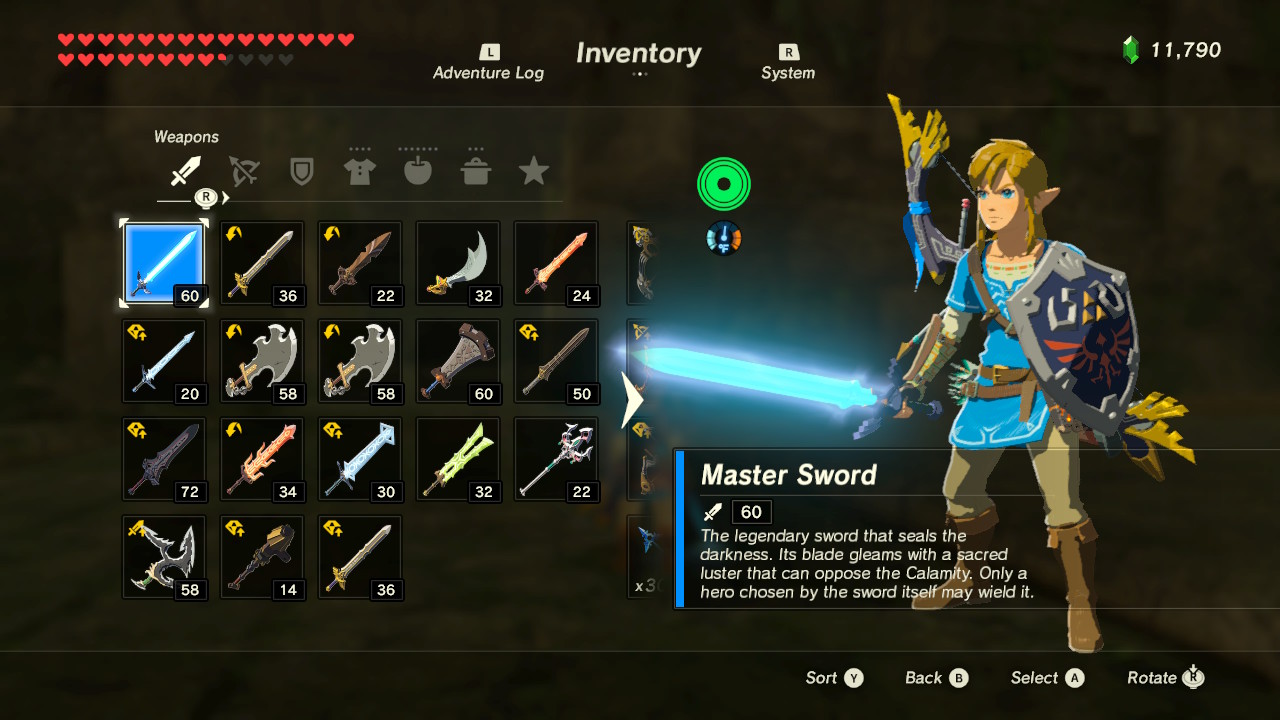Select the glowing green double-bladed weapon
The image size is (1280, 720).
click(x=457, y=459)
